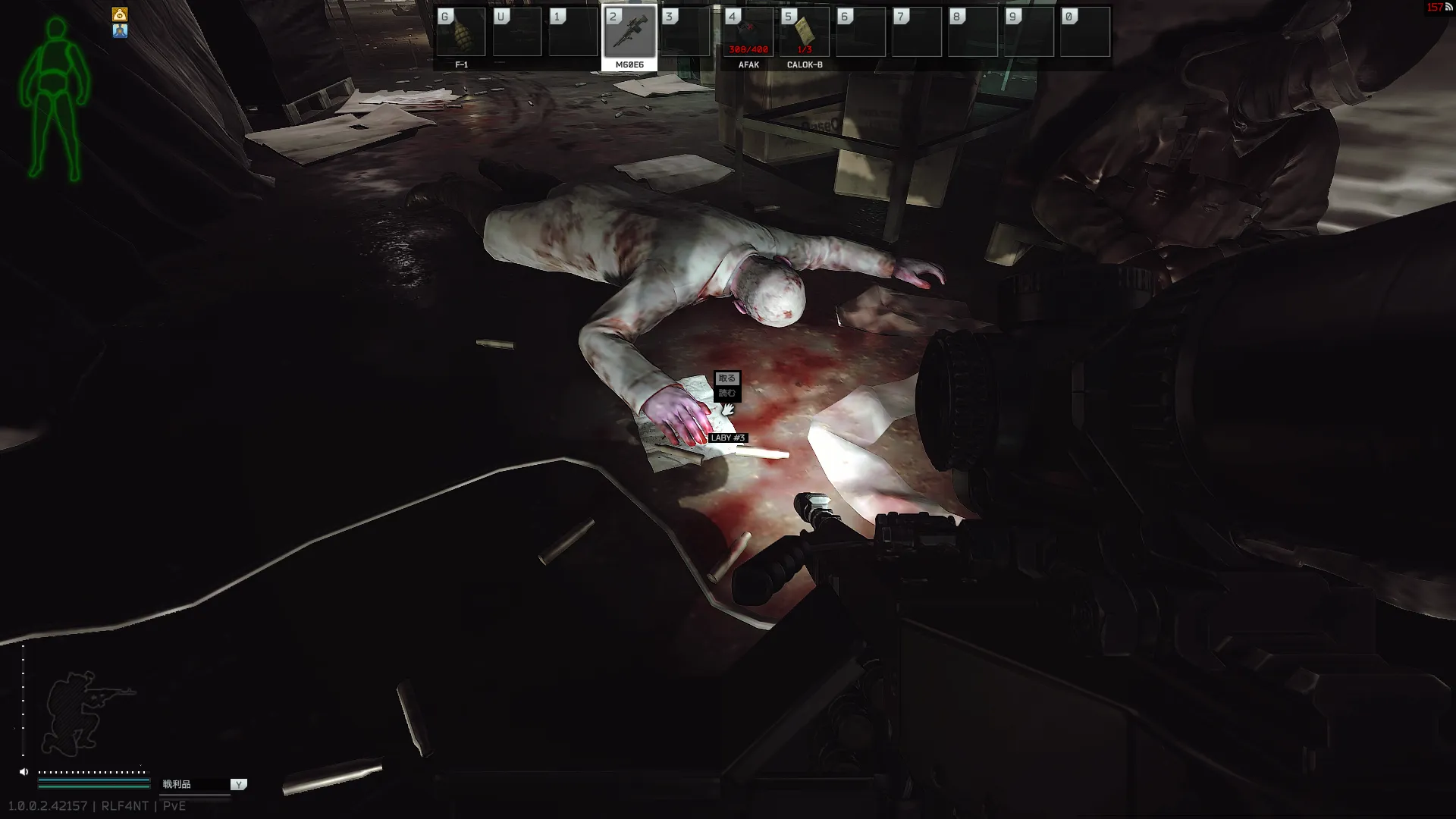Choose the 読む (Read) option
Screen dimensions: 1456x819
click(726, 393)
